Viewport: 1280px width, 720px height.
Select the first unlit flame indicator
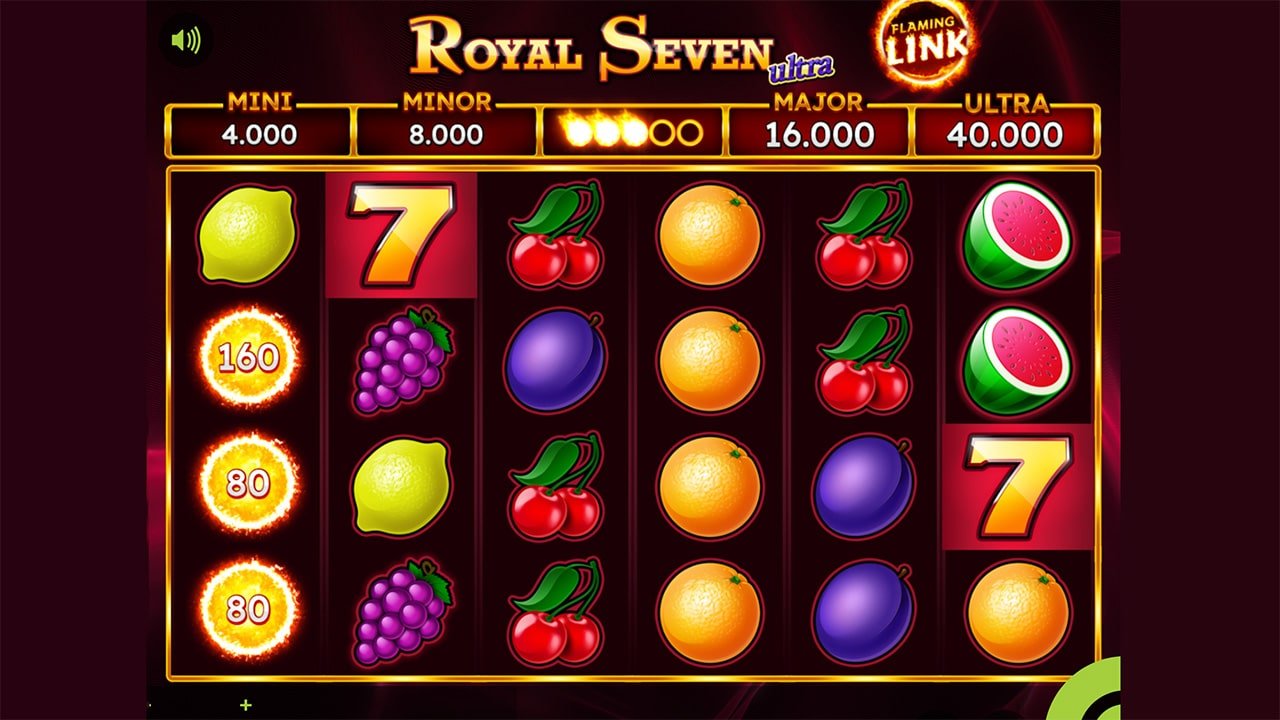coord(662,130)
